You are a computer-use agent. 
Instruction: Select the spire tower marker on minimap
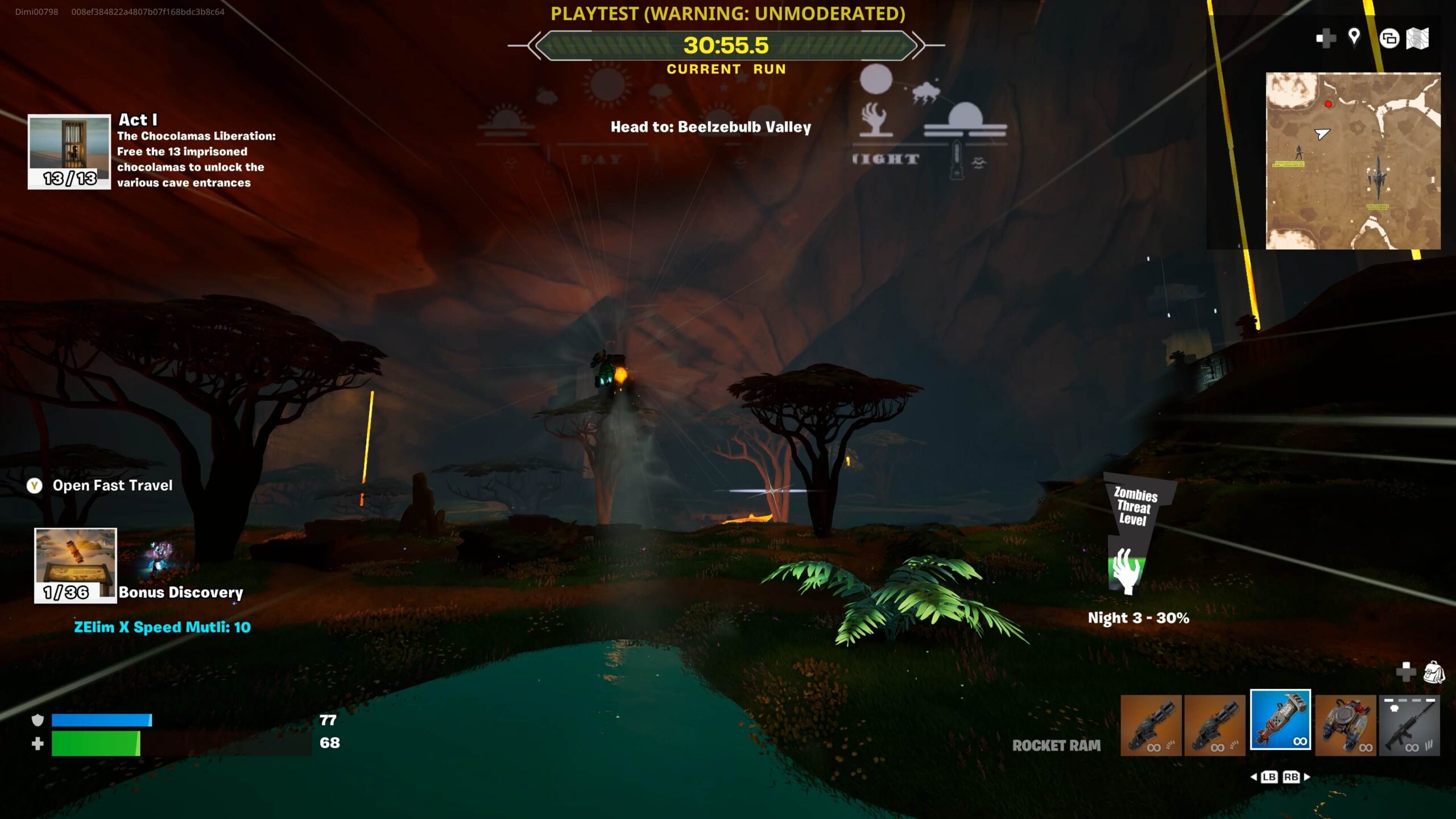[x=1378, y=177]
